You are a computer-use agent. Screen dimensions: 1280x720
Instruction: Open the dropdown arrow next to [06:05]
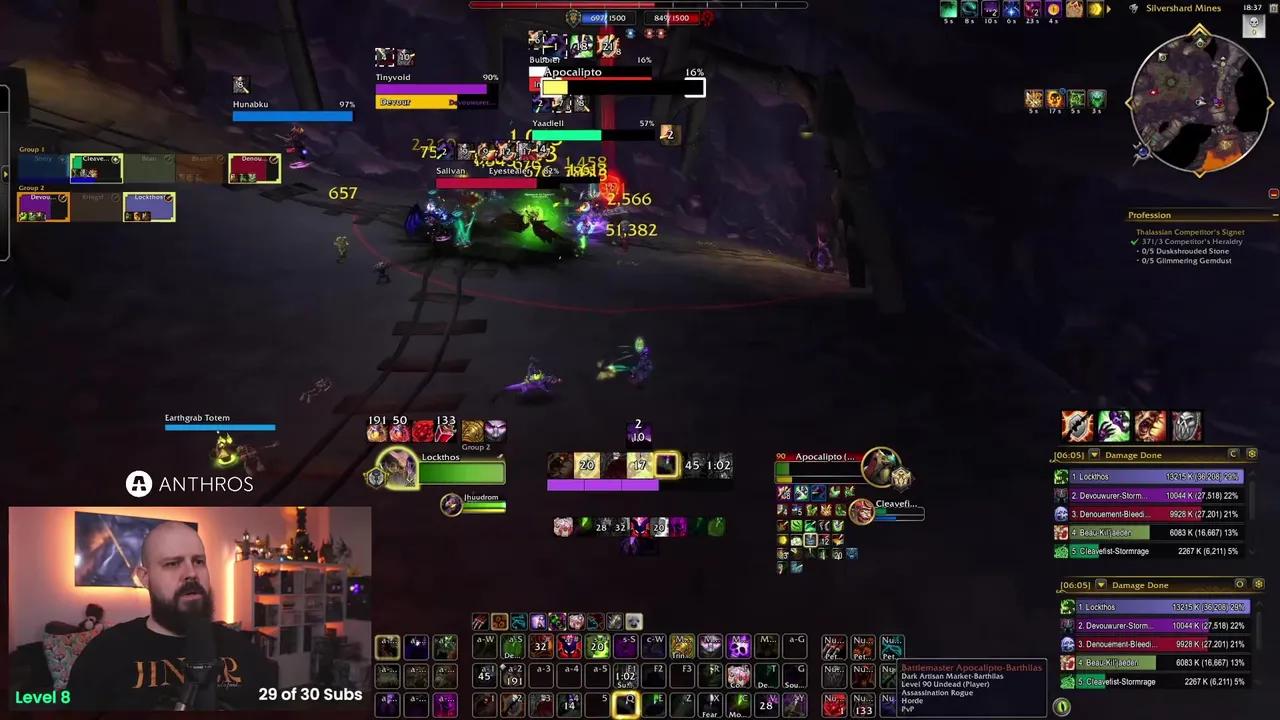[x=1094, y=455]
